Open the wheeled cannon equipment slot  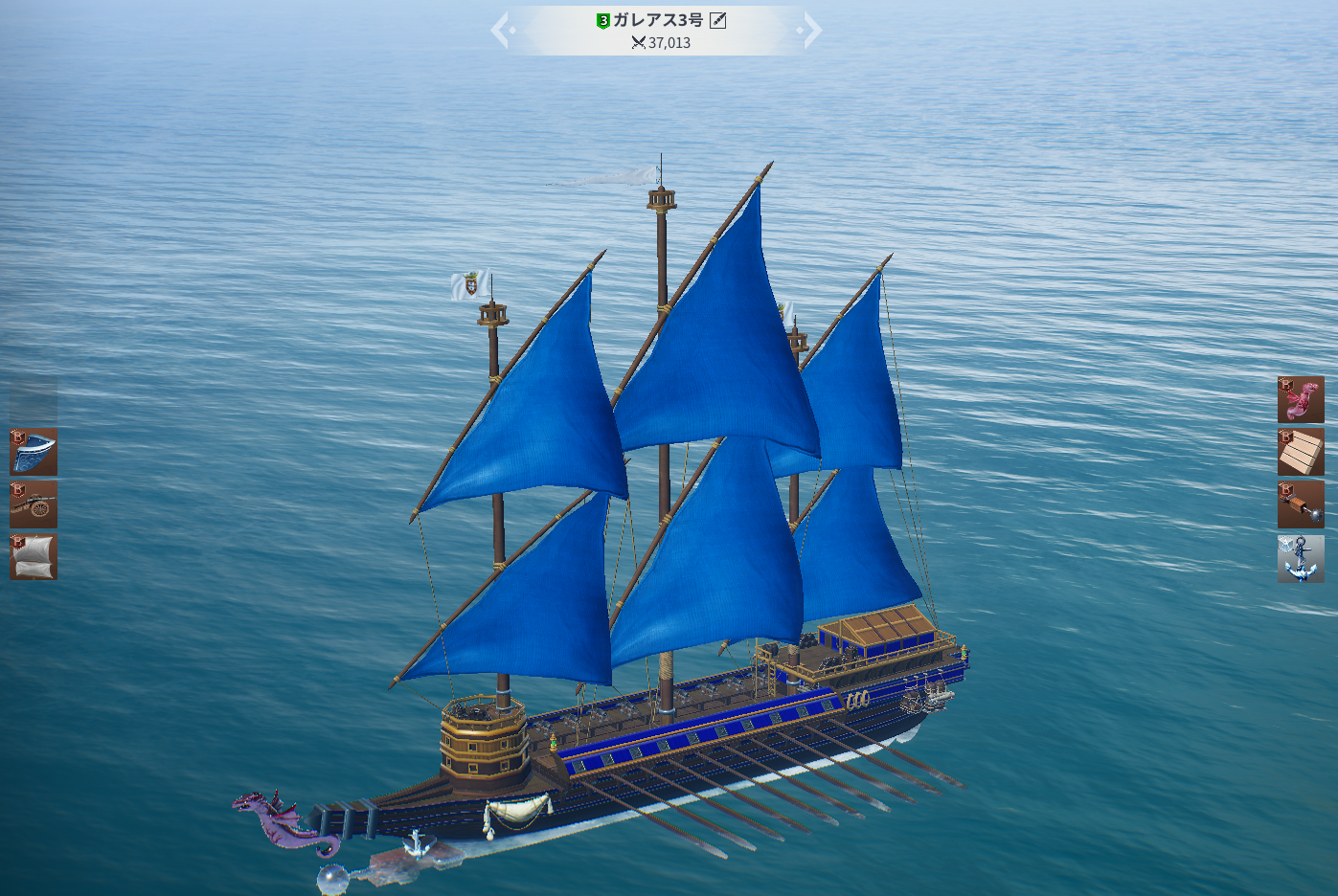click(34, 504)
